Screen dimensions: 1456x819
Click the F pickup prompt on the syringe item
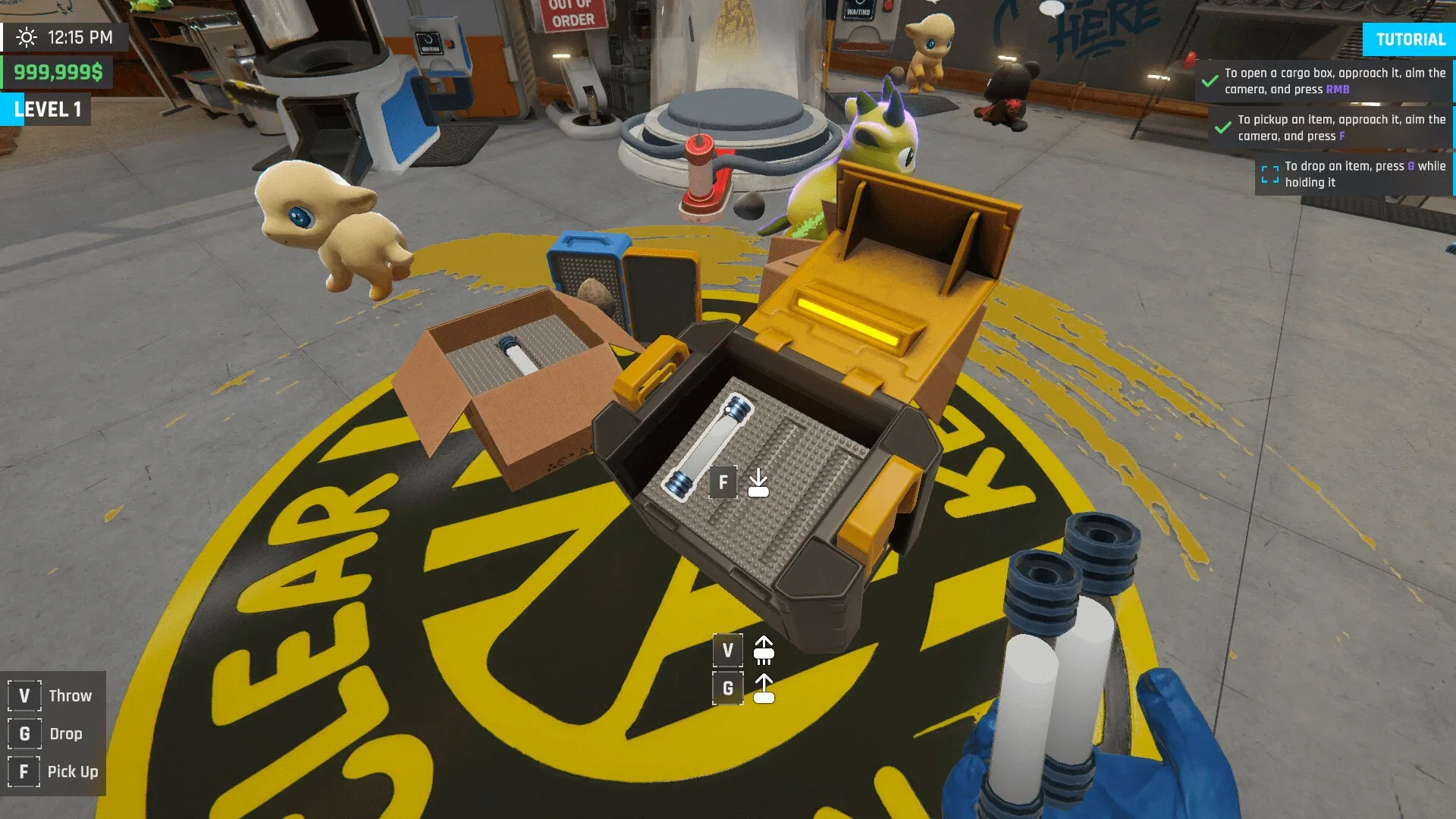723,482
